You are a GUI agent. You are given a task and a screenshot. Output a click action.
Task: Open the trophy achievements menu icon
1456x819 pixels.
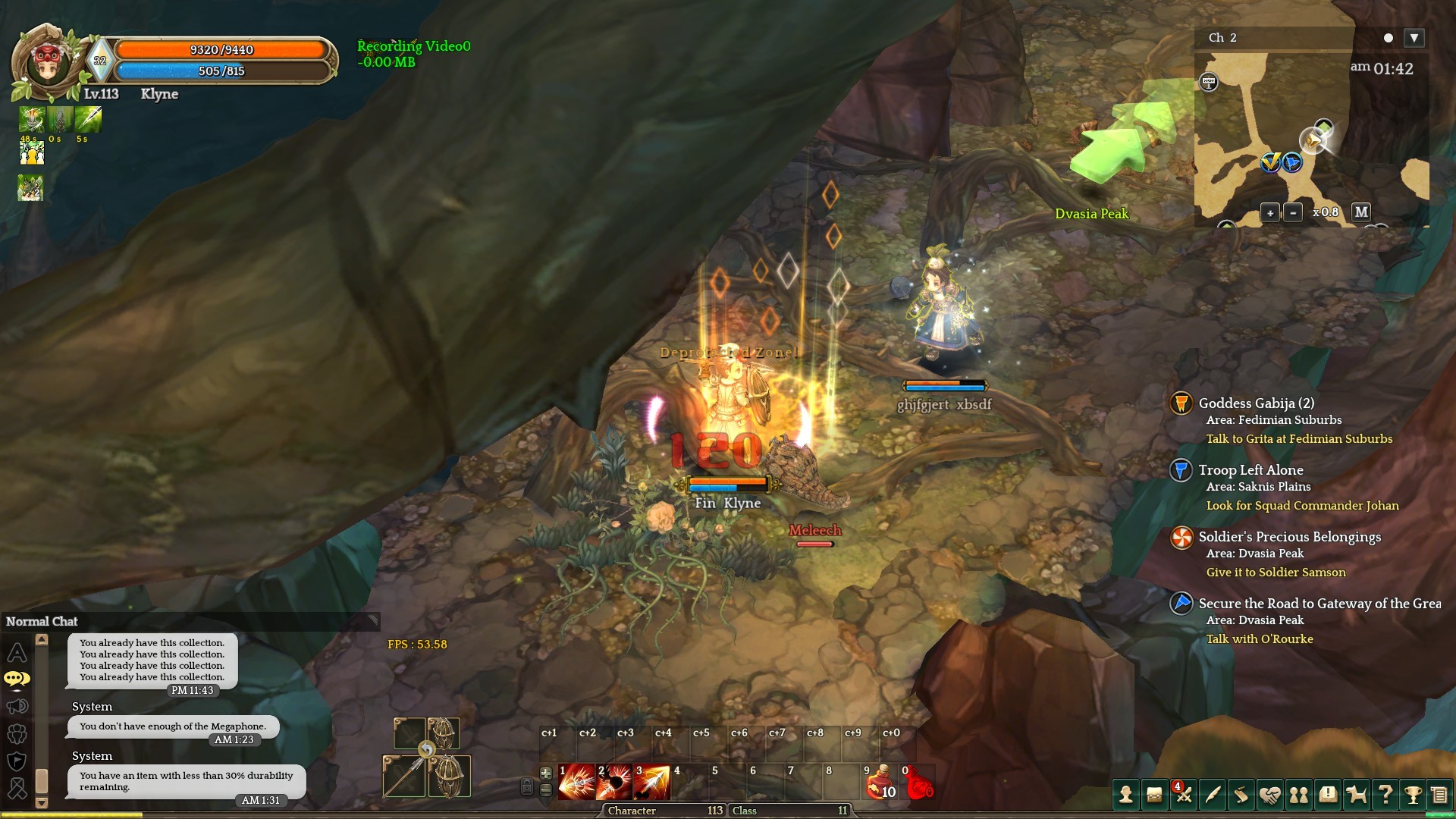[x=1413, y=795]
